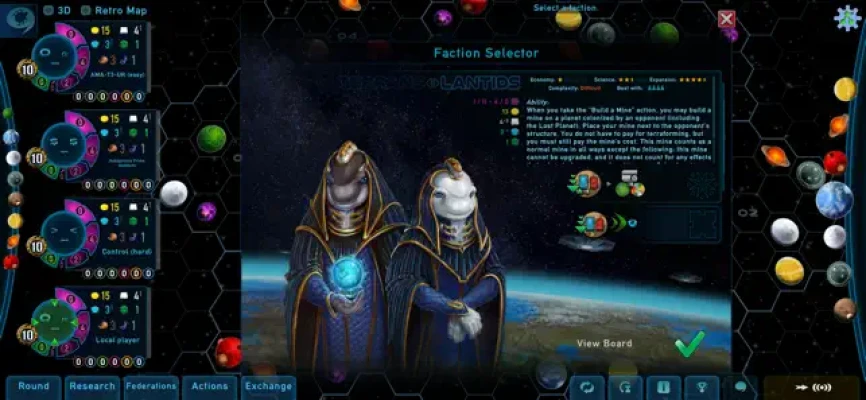This screenshot has width=866, height=400.
Task: Close the Faction Selector window
Action: pos(727,18)
